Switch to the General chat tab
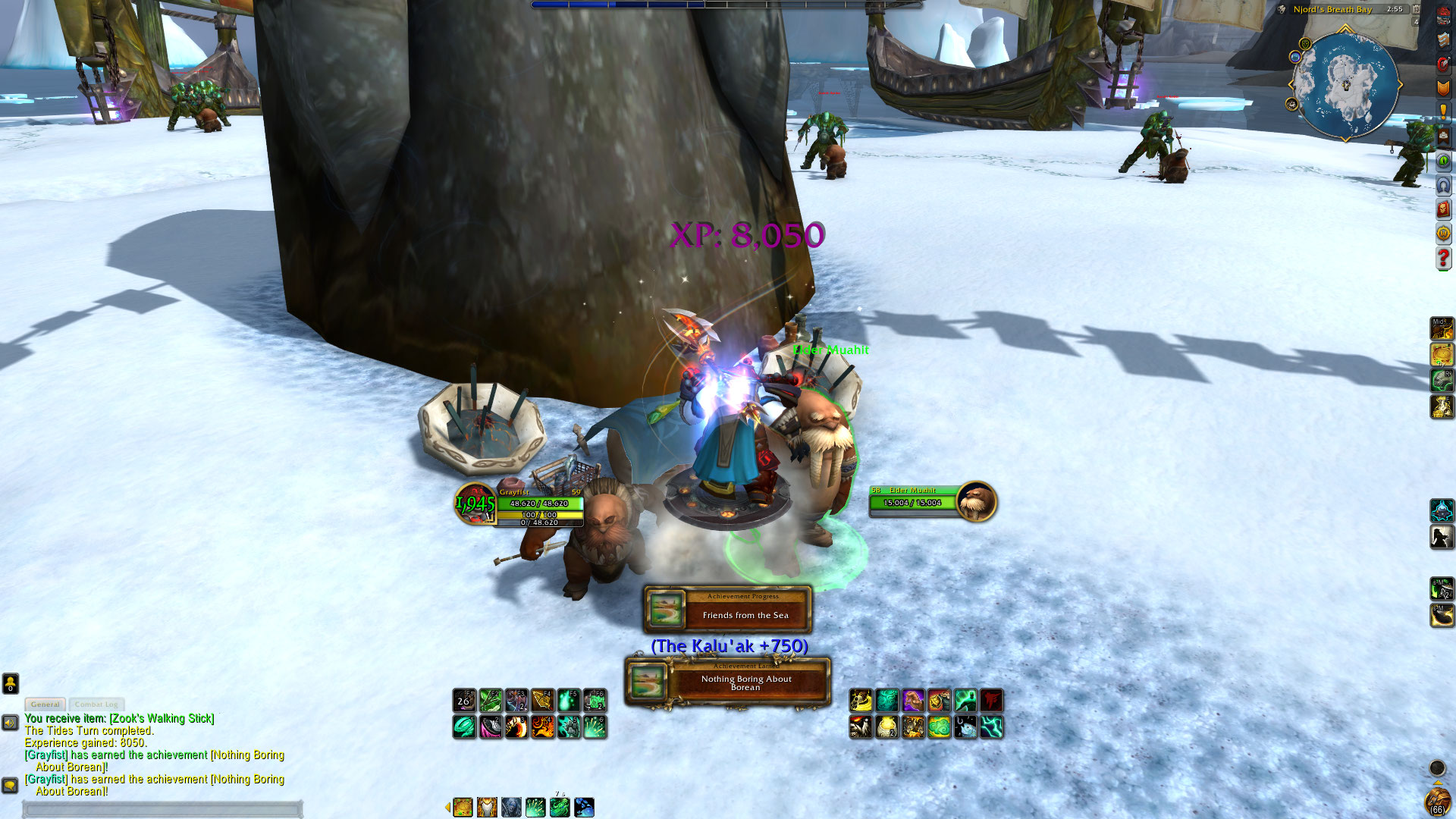 point(45,704)
